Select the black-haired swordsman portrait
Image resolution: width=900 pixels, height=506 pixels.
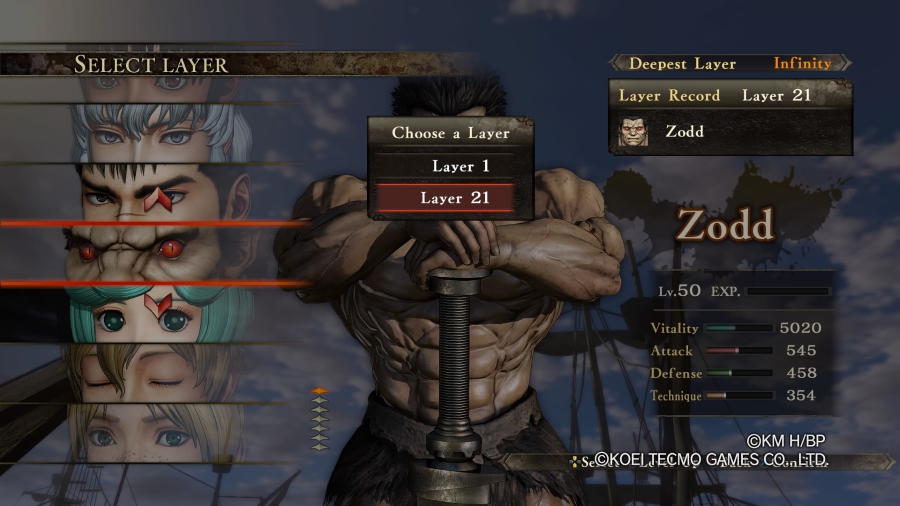click(160, 192)
